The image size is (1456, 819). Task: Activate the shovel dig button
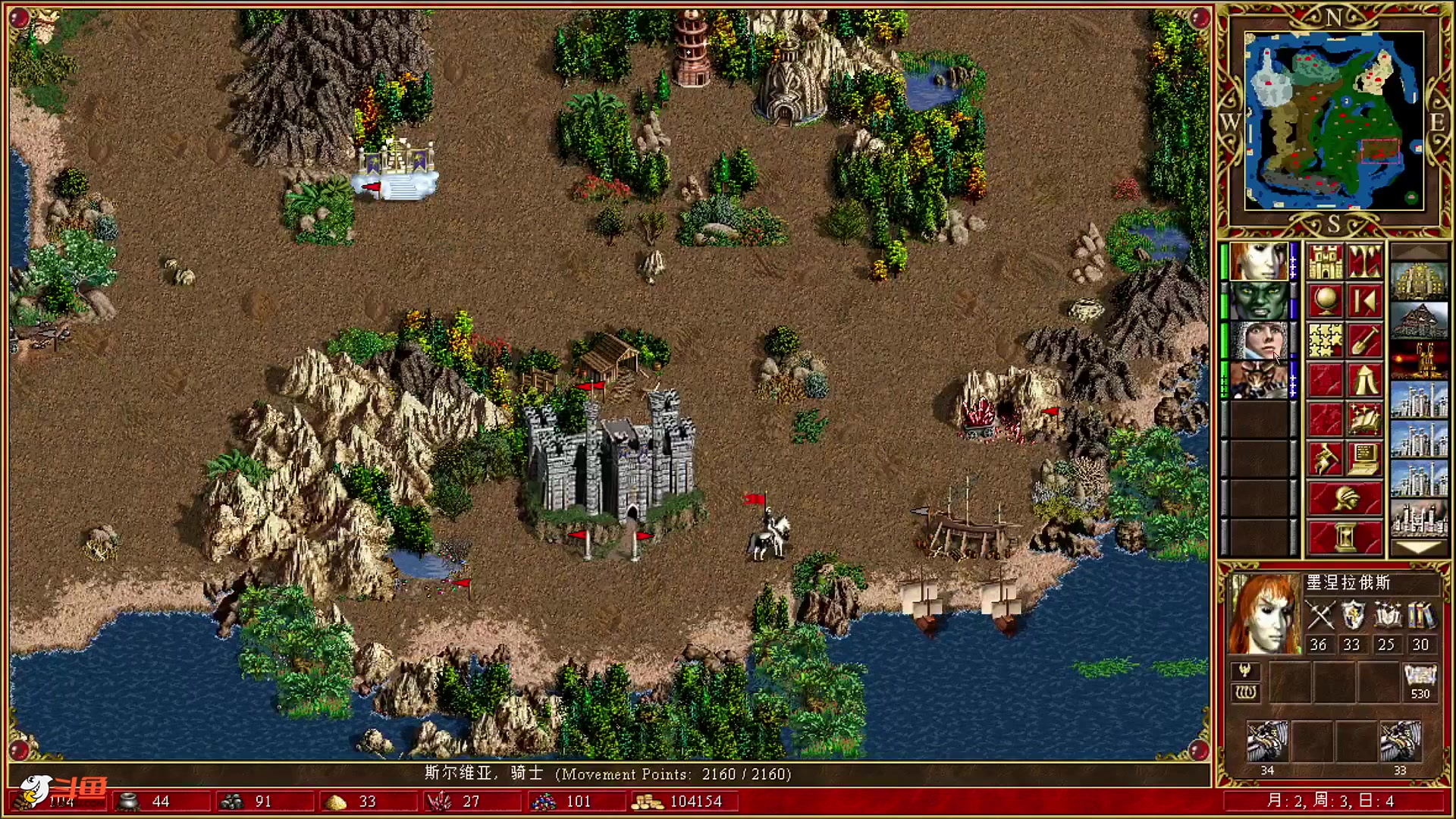tap(1364, 340)
